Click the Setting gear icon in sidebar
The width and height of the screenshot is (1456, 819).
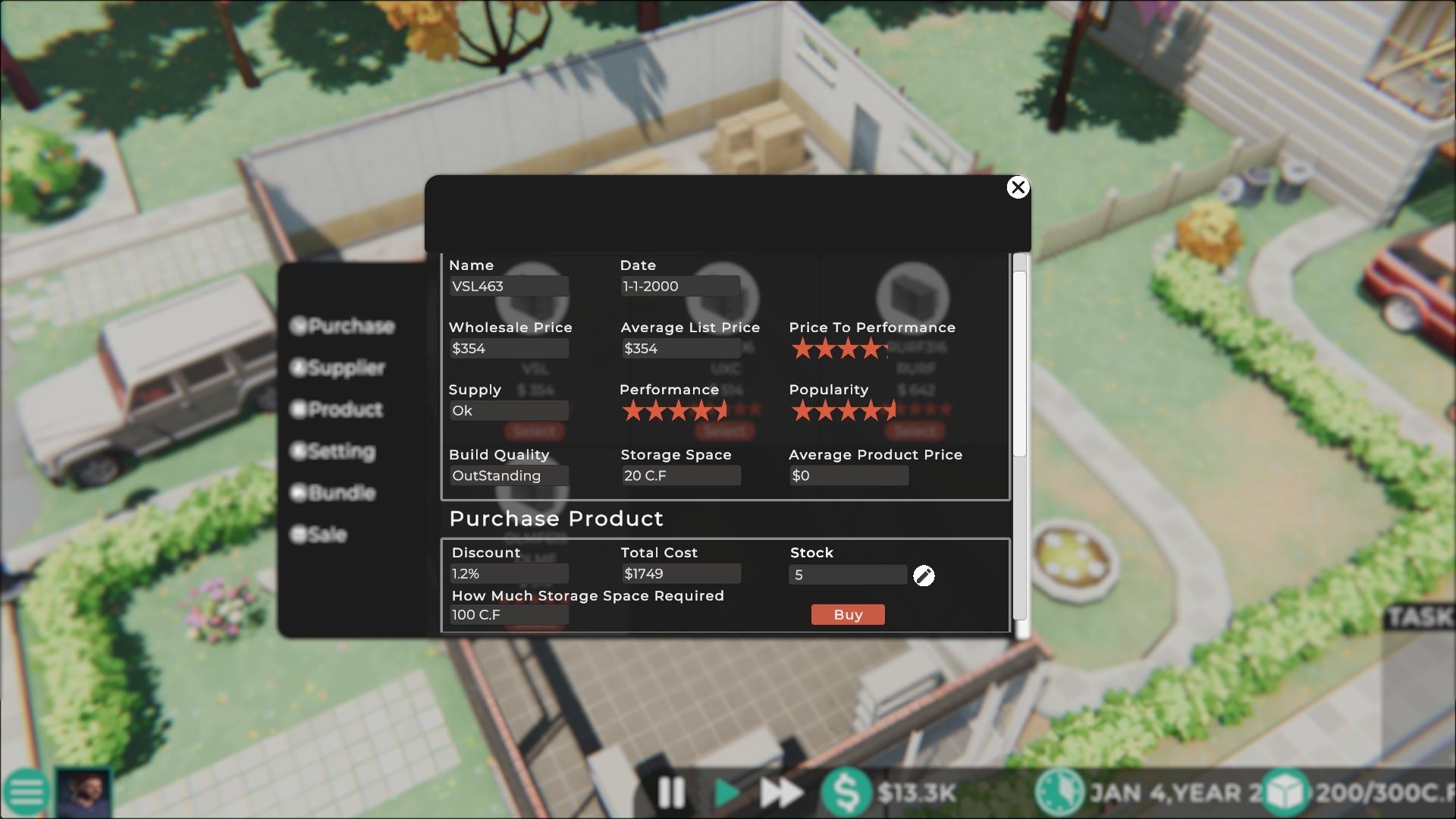[299, 451]
